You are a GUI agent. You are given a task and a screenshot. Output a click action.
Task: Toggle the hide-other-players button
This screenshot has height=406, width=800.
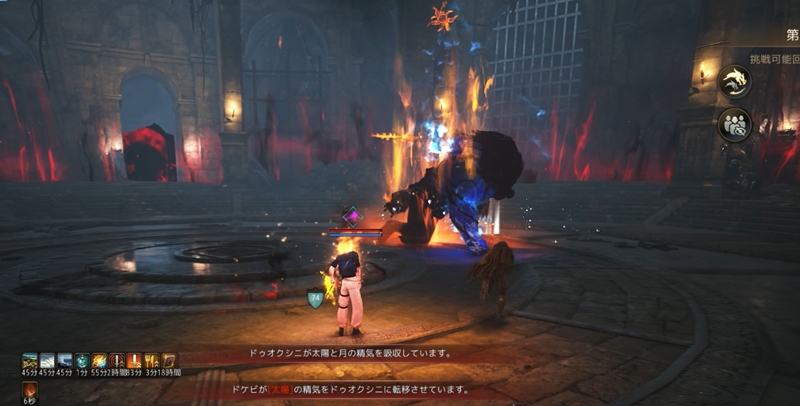734,125
